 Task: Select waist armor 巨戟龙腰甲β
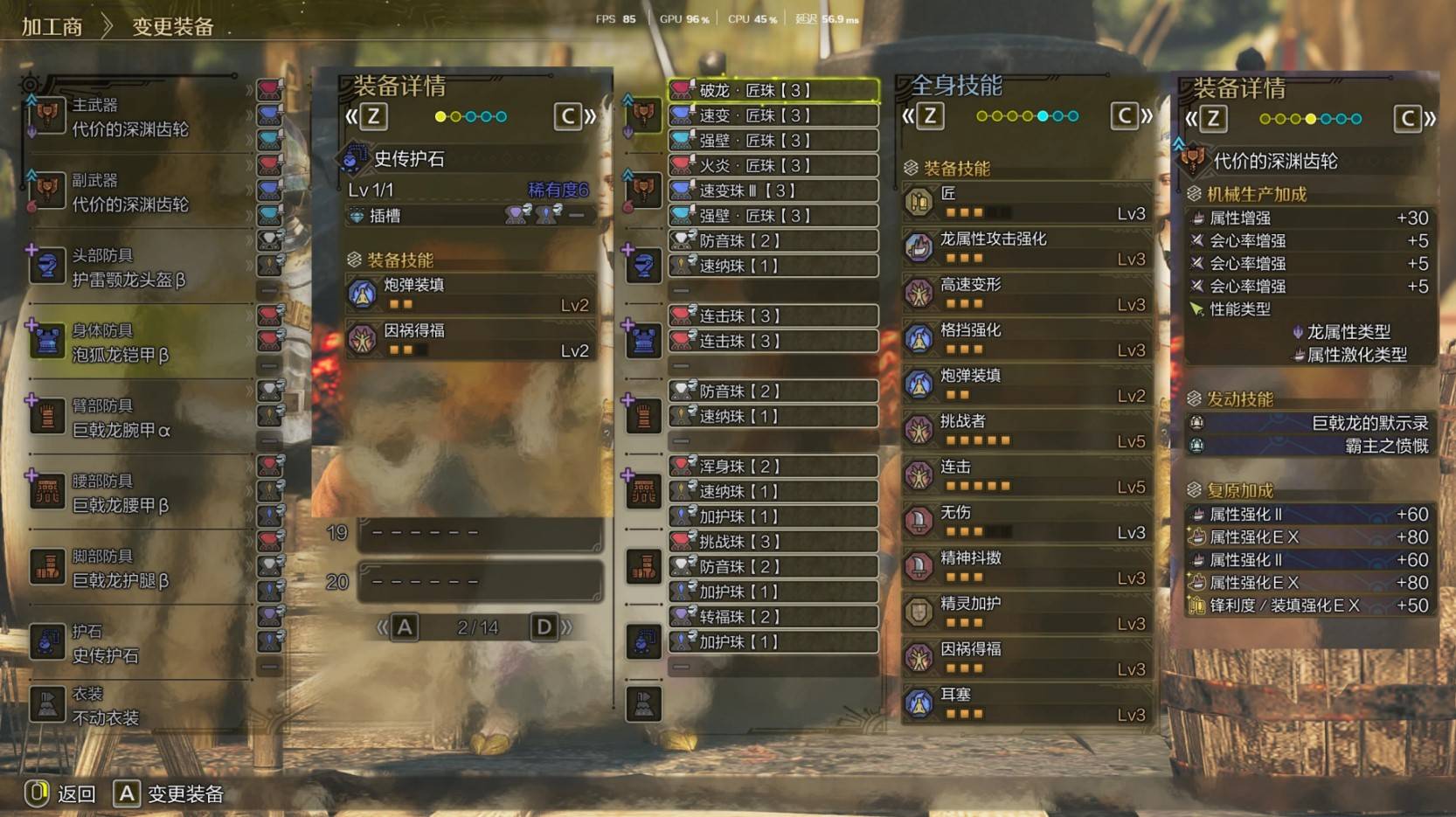point(131,493)
